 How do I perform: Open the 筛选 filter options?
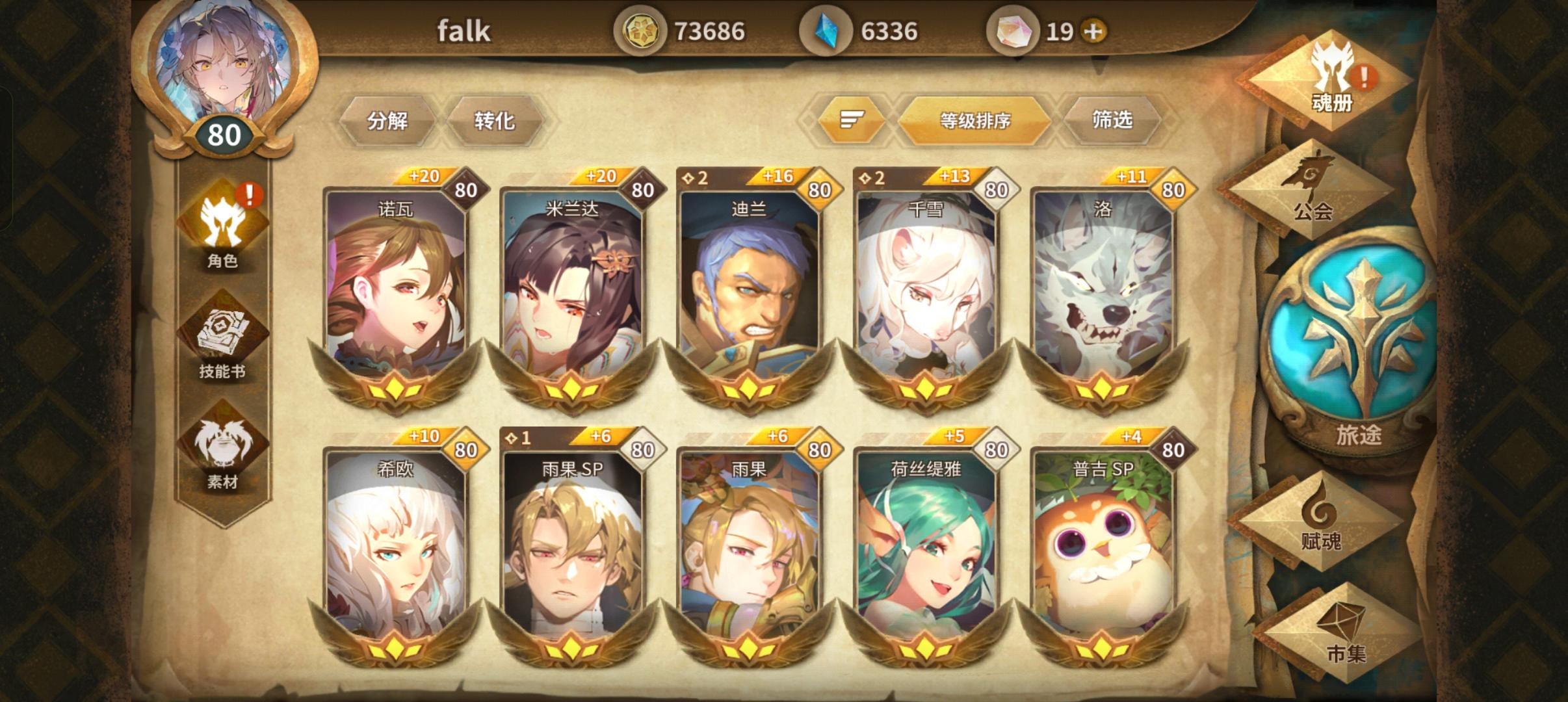point(1112,121)
